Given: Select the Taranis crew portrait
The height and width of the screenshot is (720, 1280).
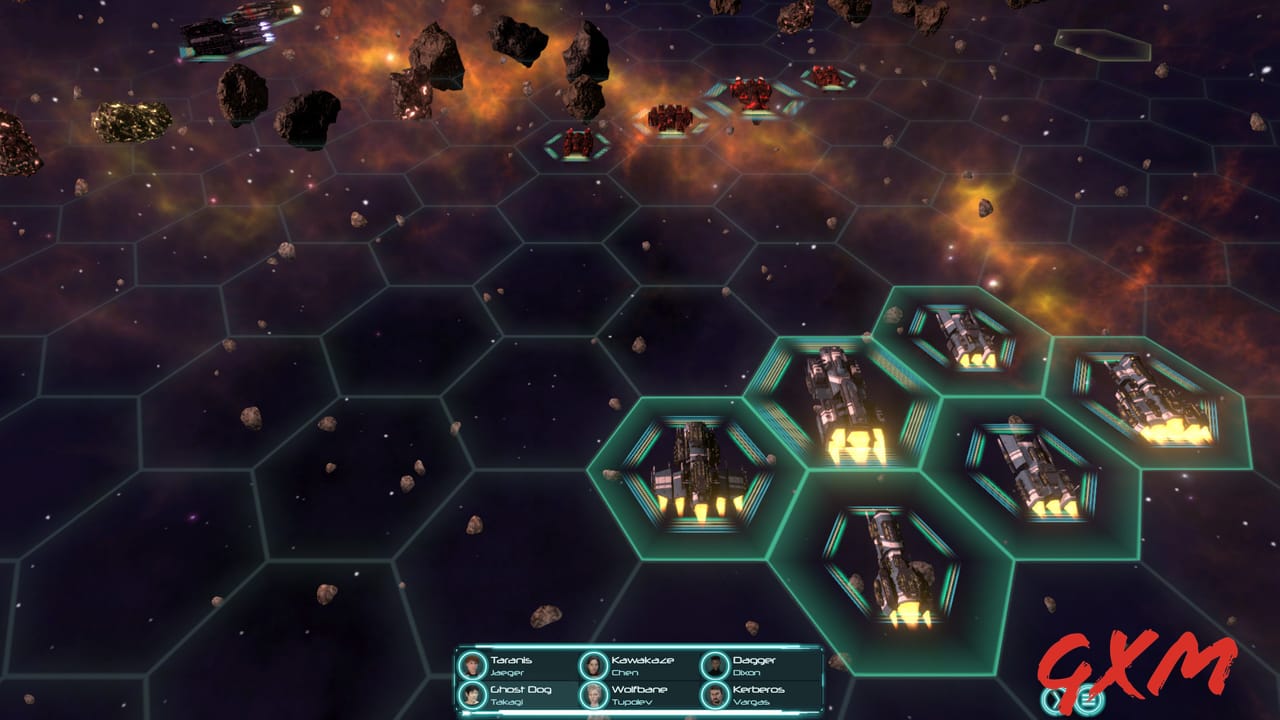Looking at the screenshot, I should [471, 665].
